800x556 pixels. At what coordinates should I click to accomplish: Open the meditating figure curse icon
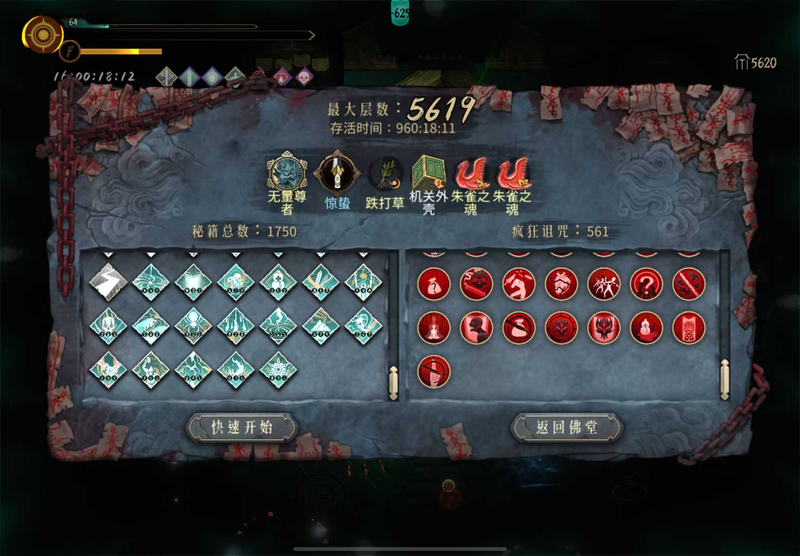click(x=432, y=326)
